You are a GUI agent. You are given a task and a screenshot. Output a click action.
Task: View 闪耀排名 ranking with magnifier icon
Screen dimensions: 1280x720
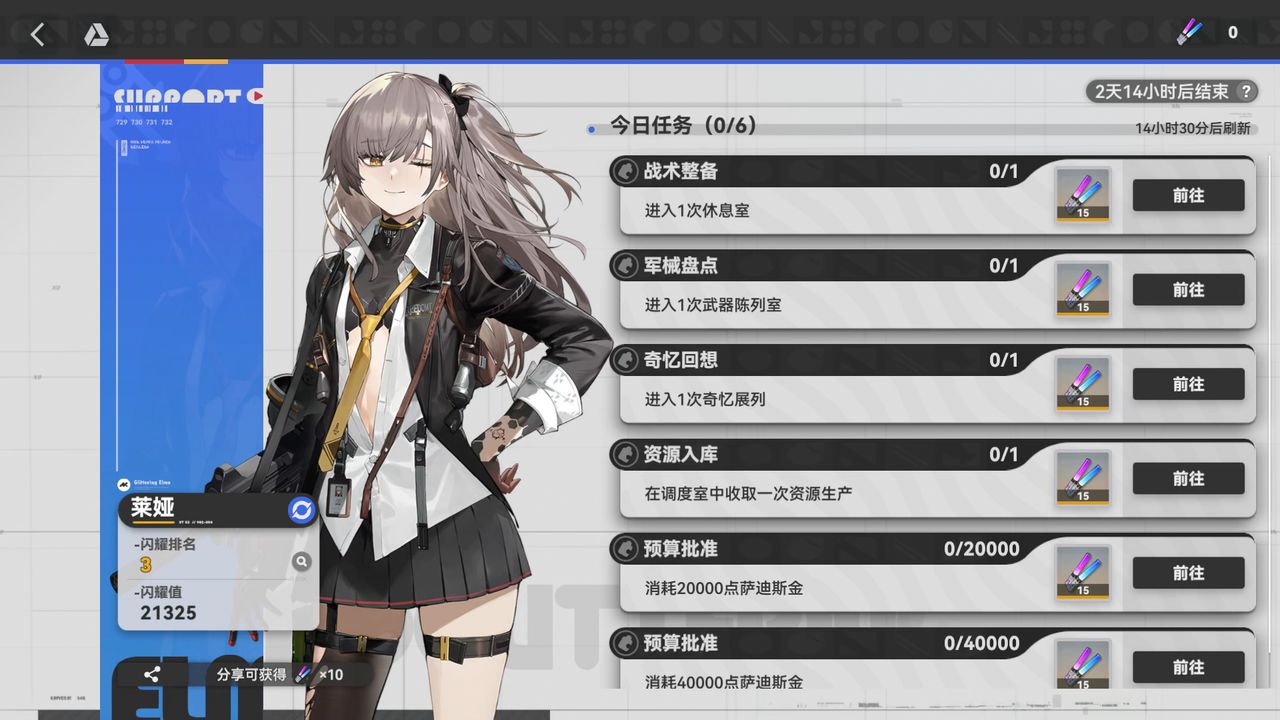coord(301,562)
